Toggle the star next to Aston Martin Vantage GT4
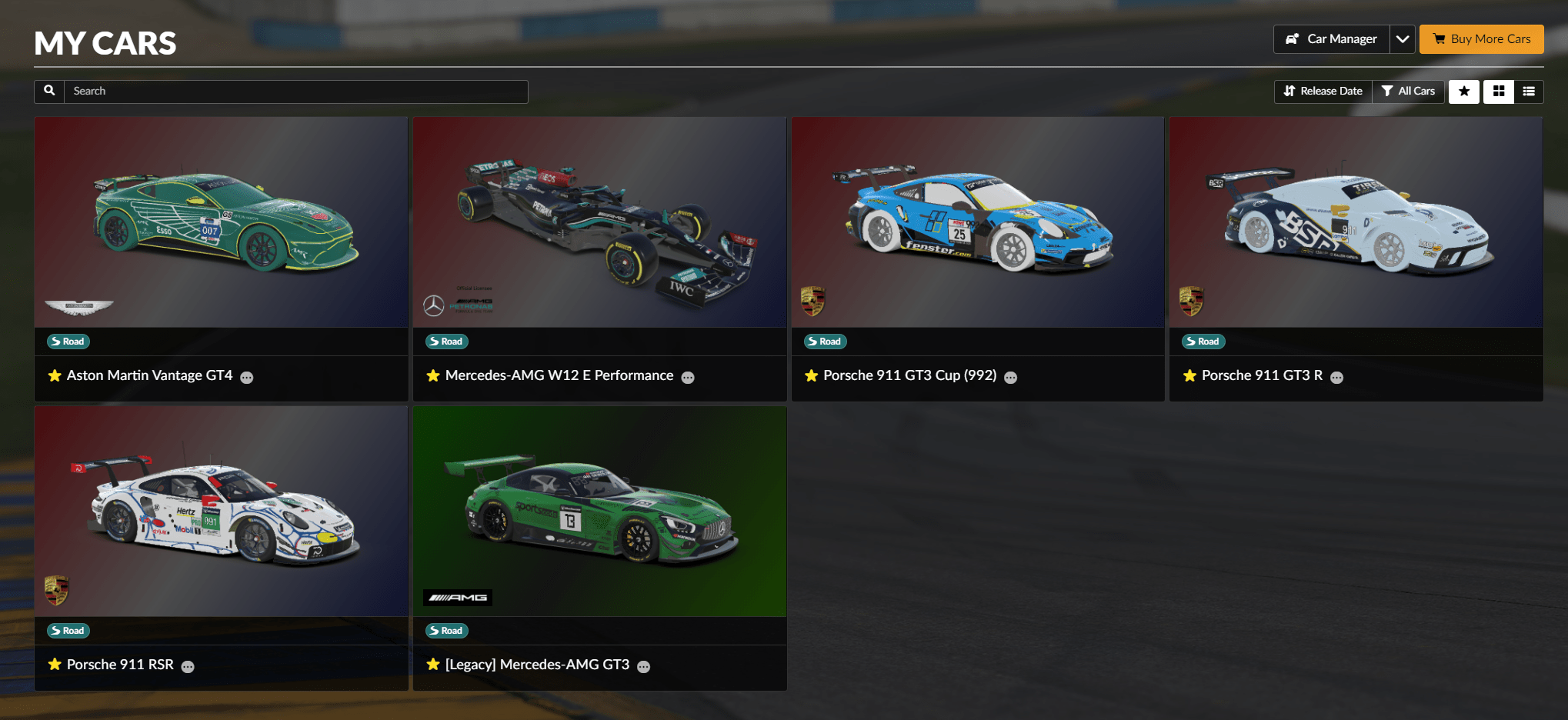This screenshot has width=1568, height=720. [x=55, y=376]
